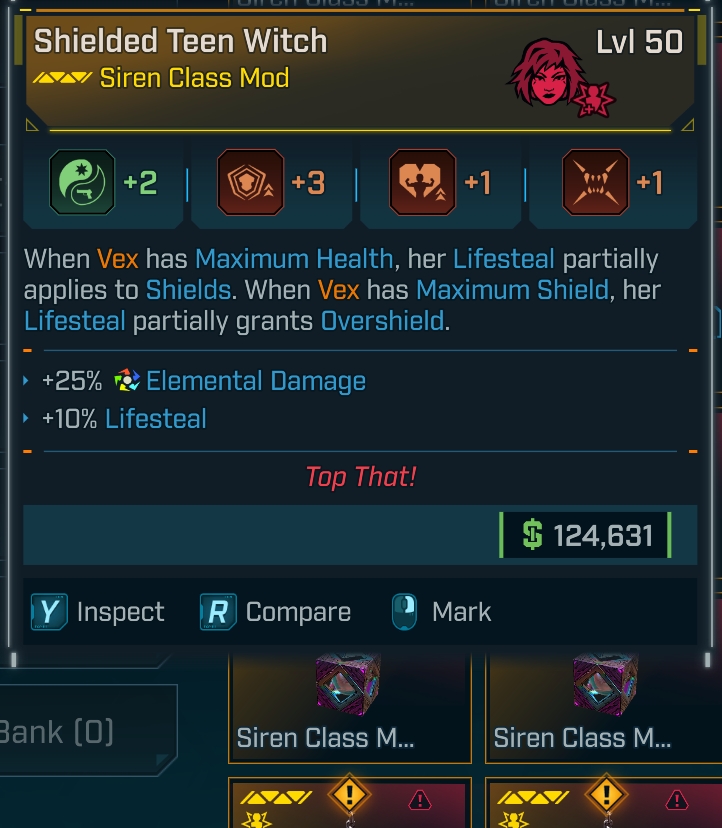Viewport: 722px width, 828px height.
Task: Click the red shield skill bonus icon
Action: coord(251,183)
